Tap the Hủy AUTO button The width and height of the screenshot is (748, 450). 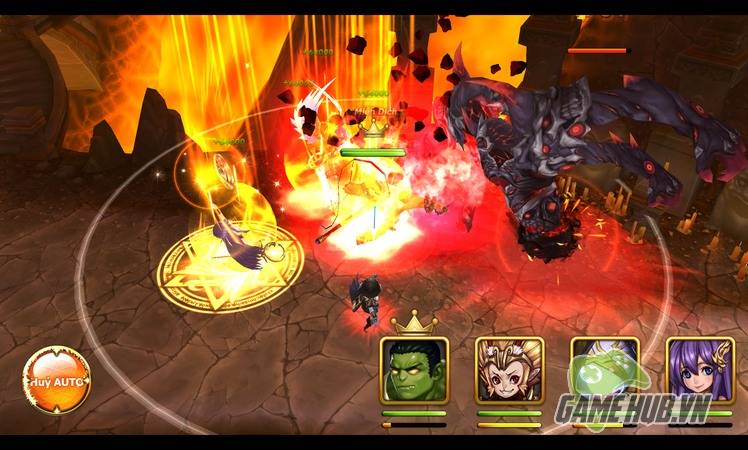(x=57, y=381)
